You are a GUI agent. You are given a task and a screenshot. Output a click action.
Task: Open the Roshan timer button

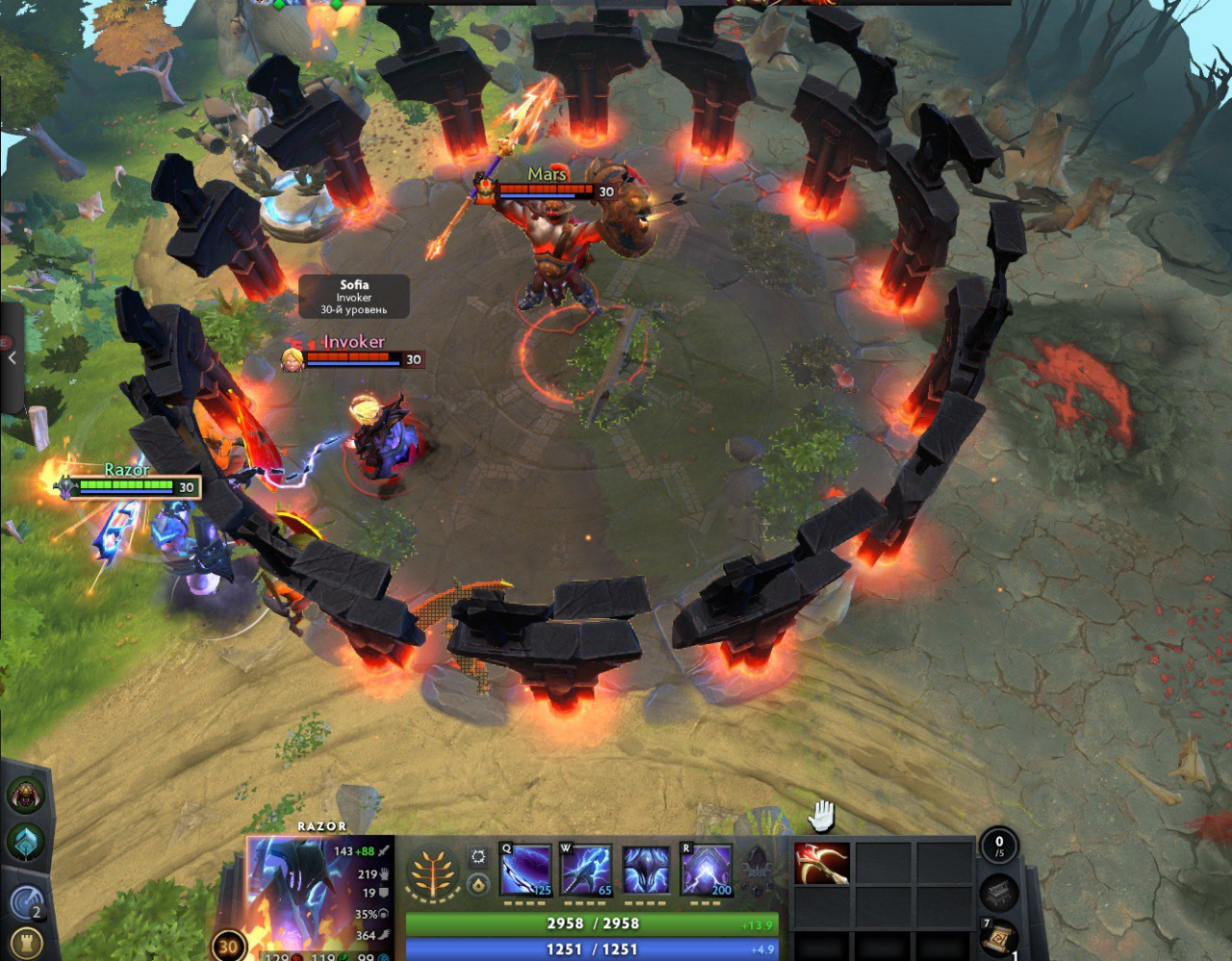tap(26, 795)
